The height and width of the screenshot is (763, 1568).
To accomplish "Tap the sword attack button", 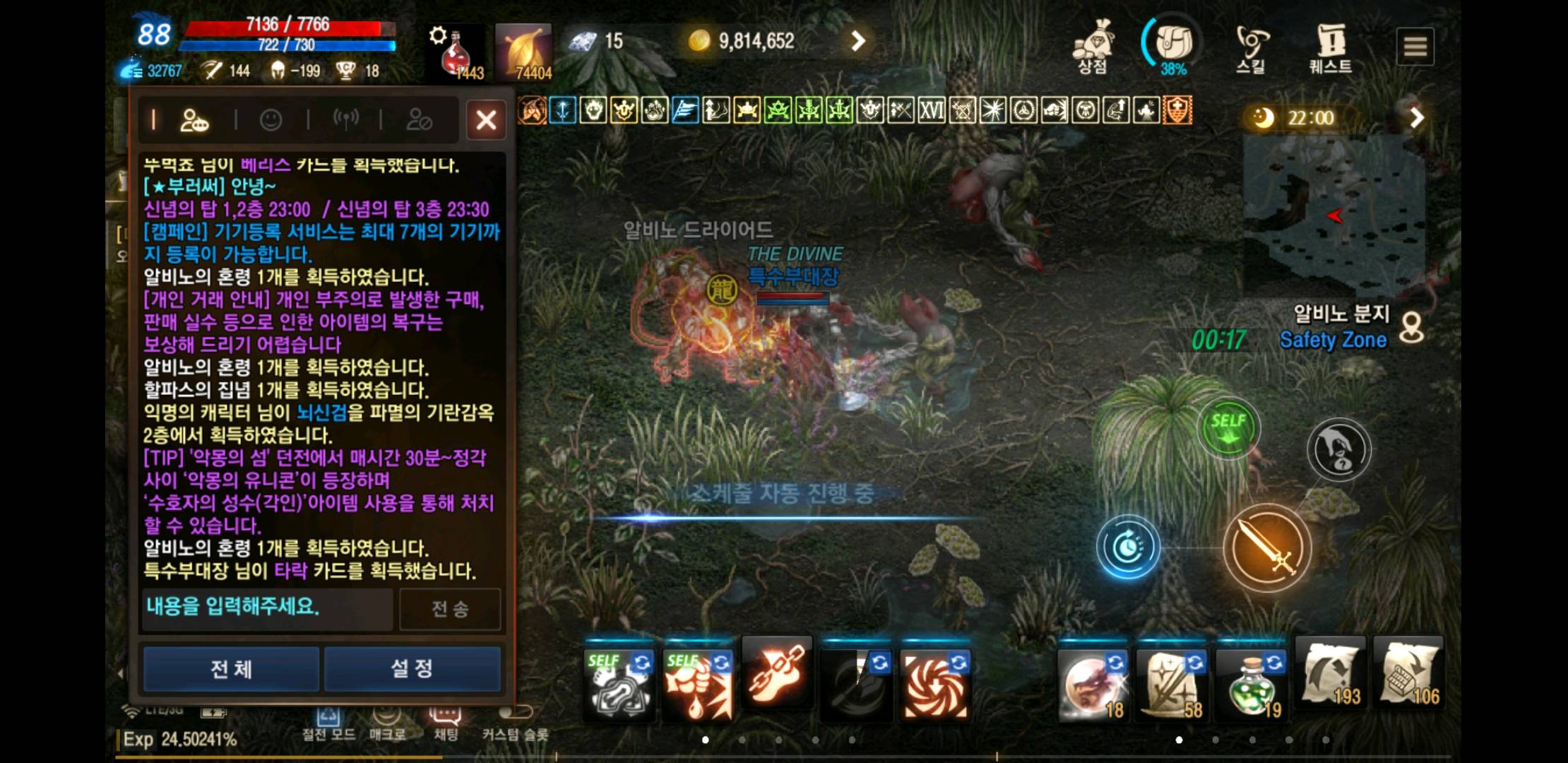I will [1266, 548].
